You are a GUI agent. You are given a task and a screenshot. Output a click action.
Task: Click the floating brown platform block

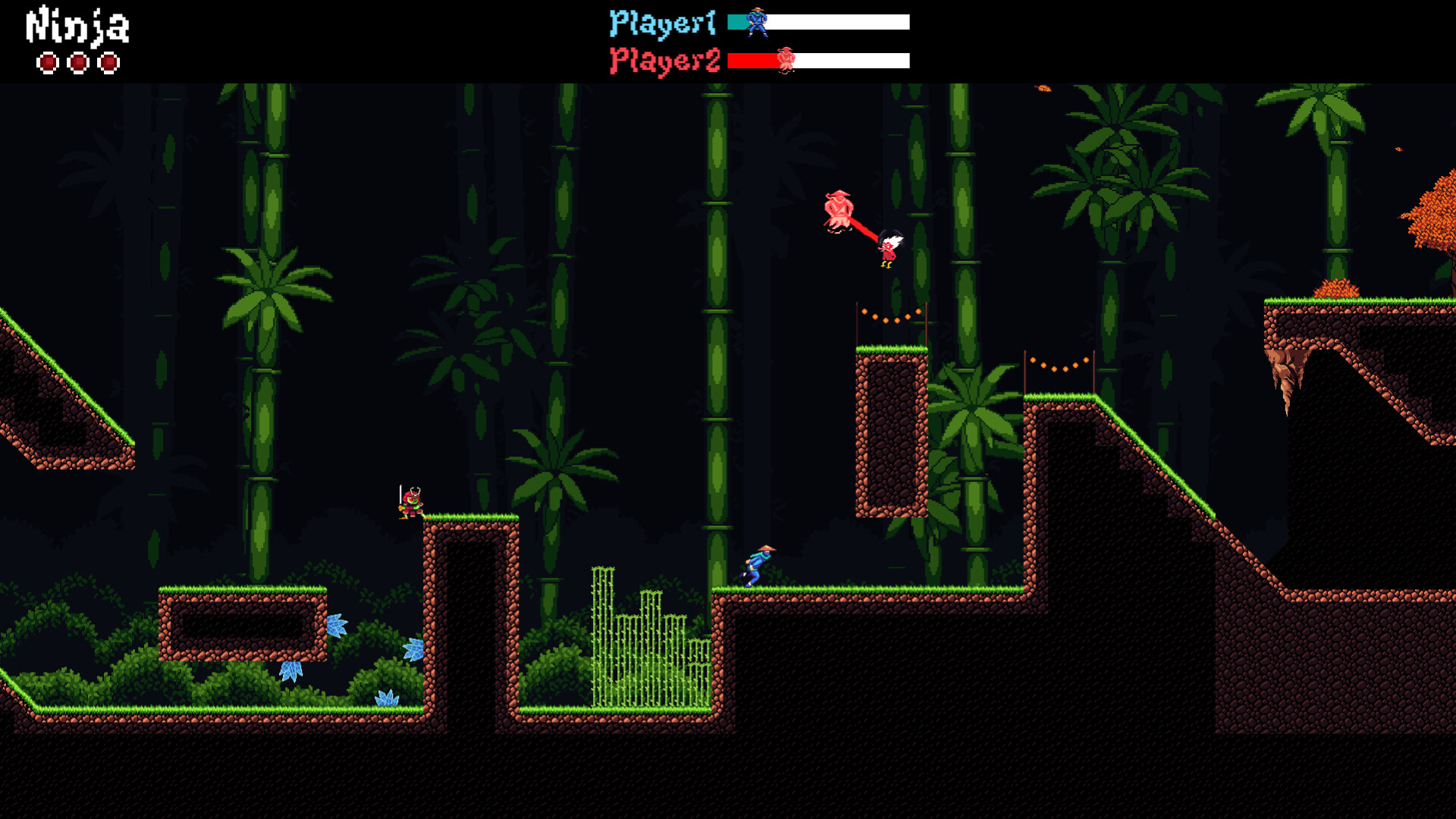891,432
